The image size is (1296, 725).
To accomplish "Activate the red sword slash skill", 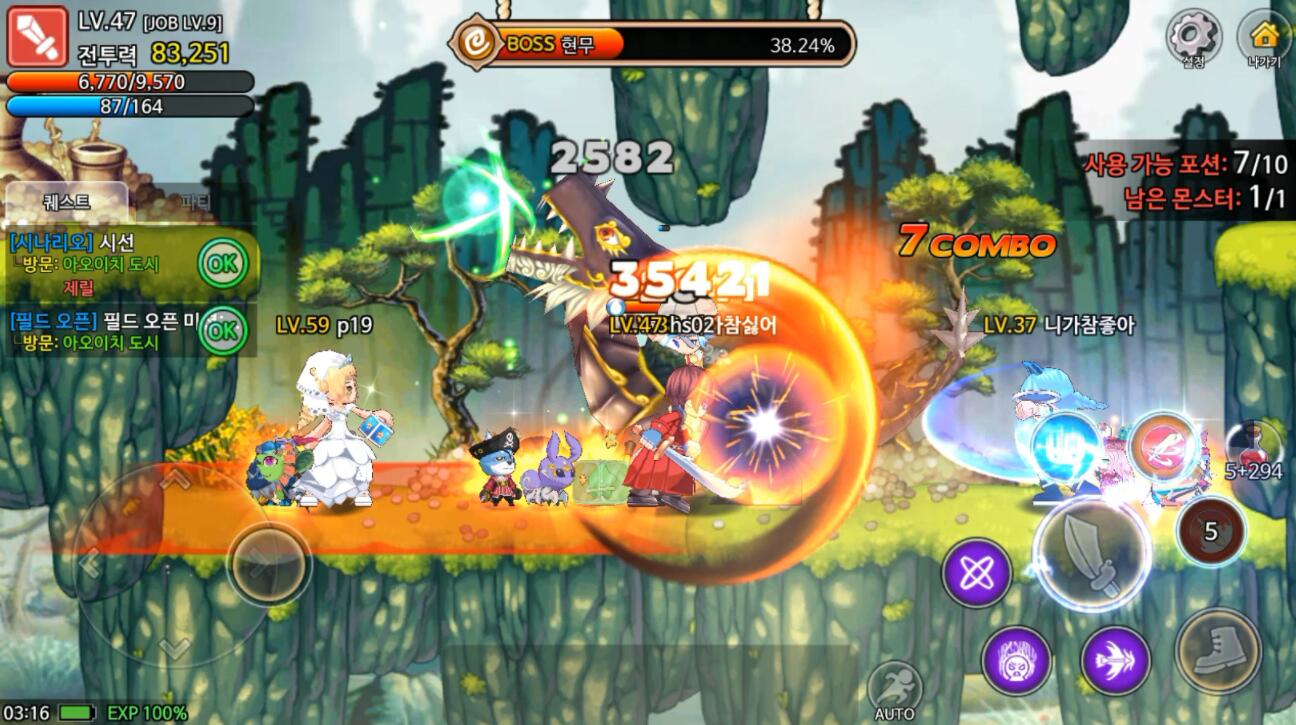I will pyautogui.click(x=1163, y=447).
